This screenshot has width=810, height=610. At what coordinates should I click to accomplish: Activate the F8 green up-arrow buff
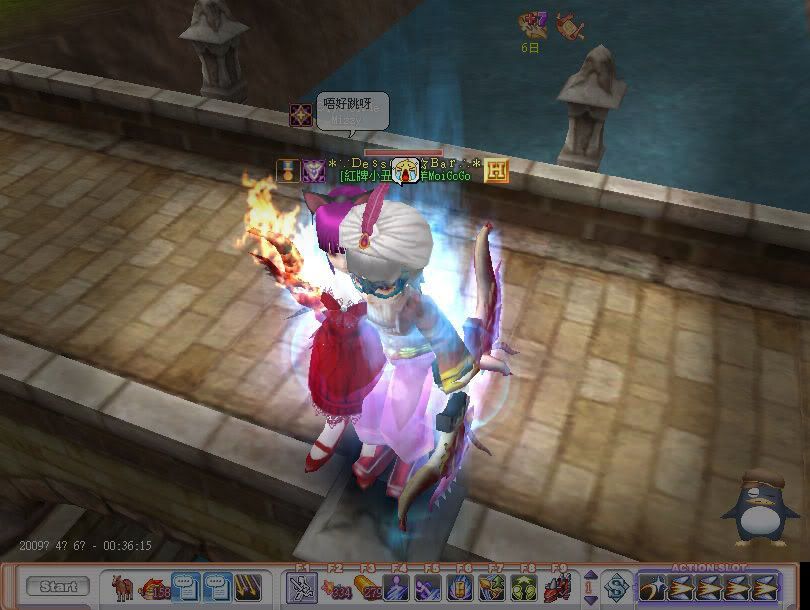pos(525,588)
